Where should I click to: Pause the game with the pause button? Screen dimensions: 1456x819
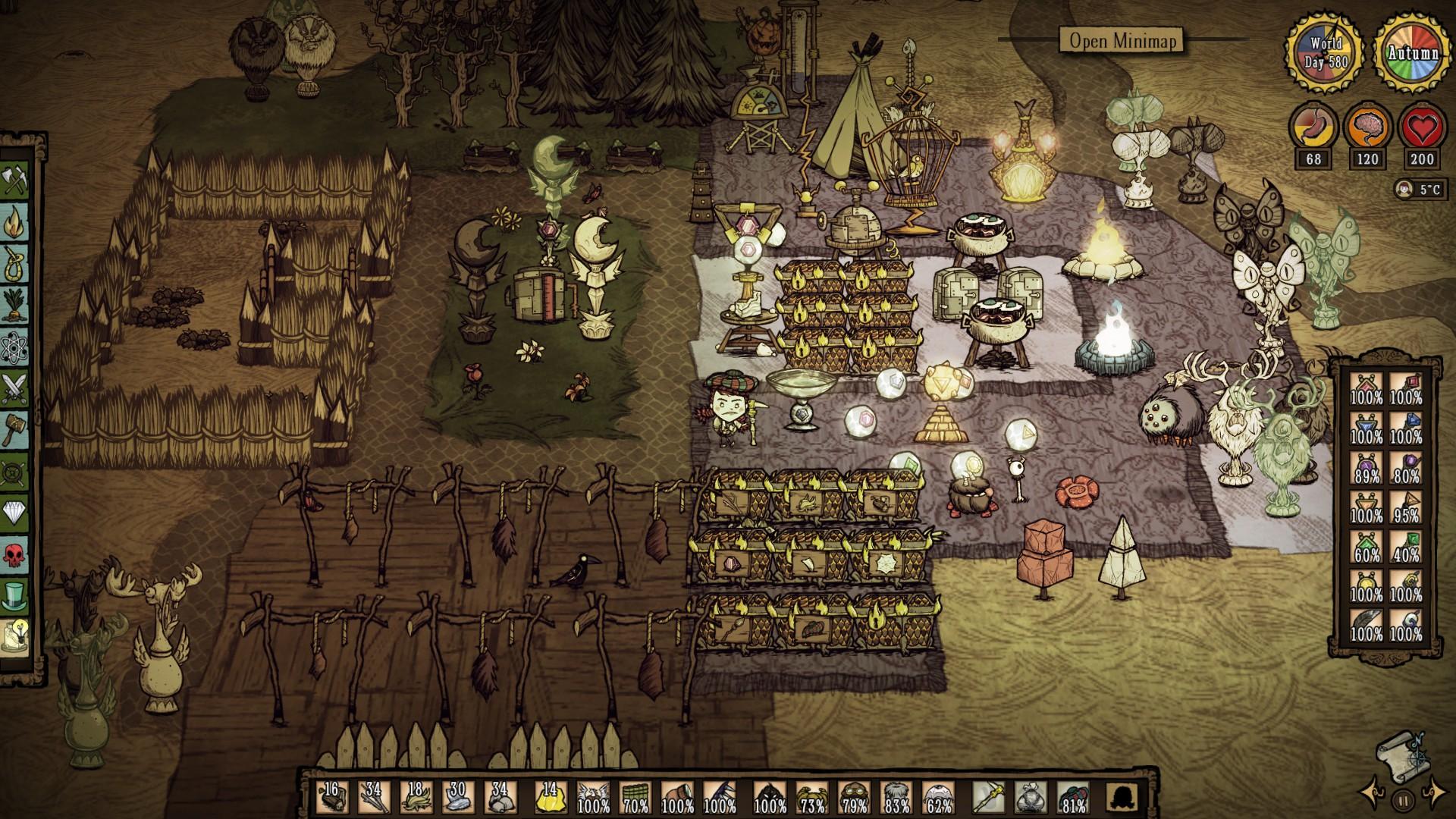click(x=1402, y=799)
